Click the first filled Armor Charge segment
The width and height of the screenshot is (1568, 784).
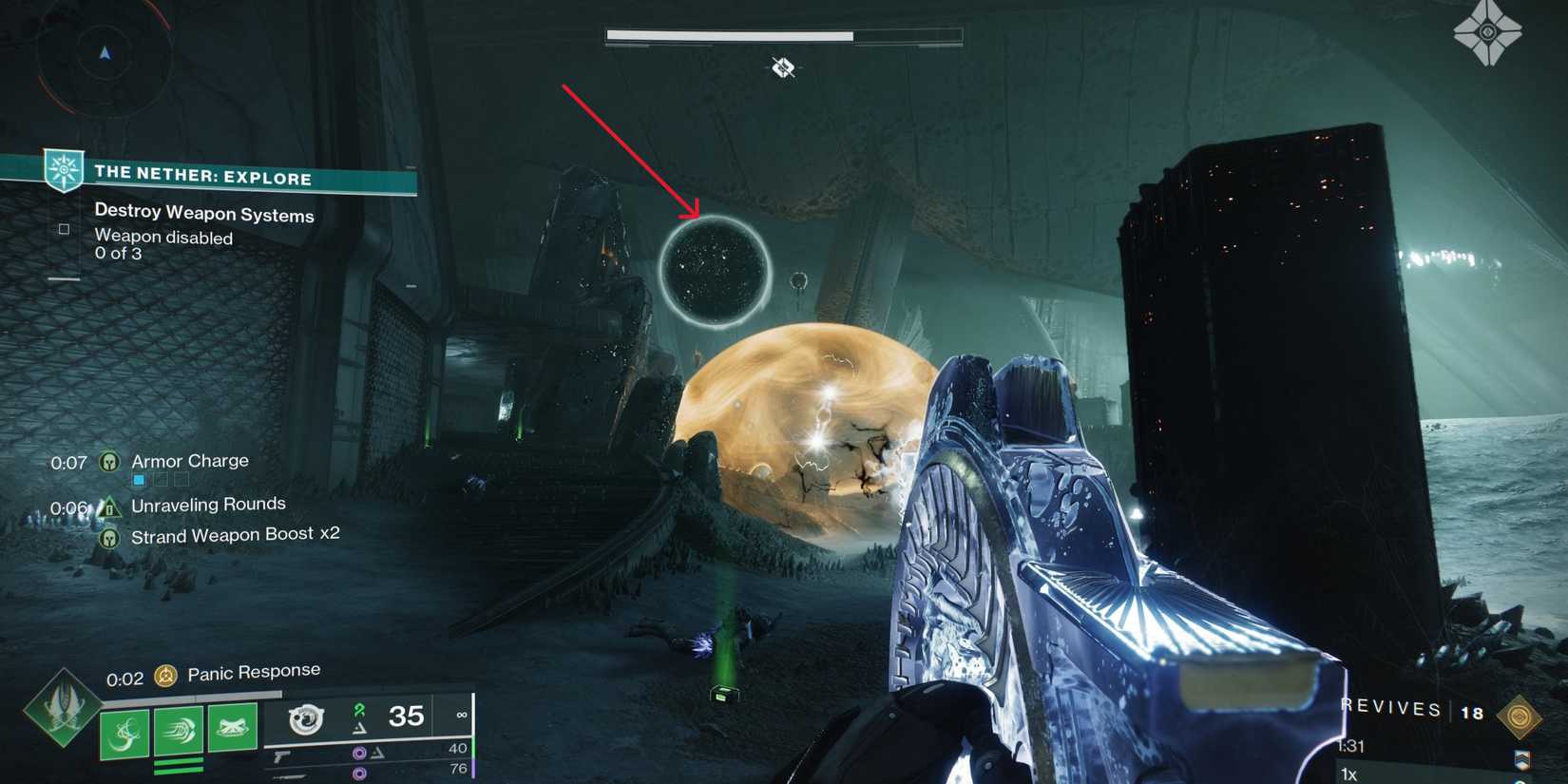139,479
